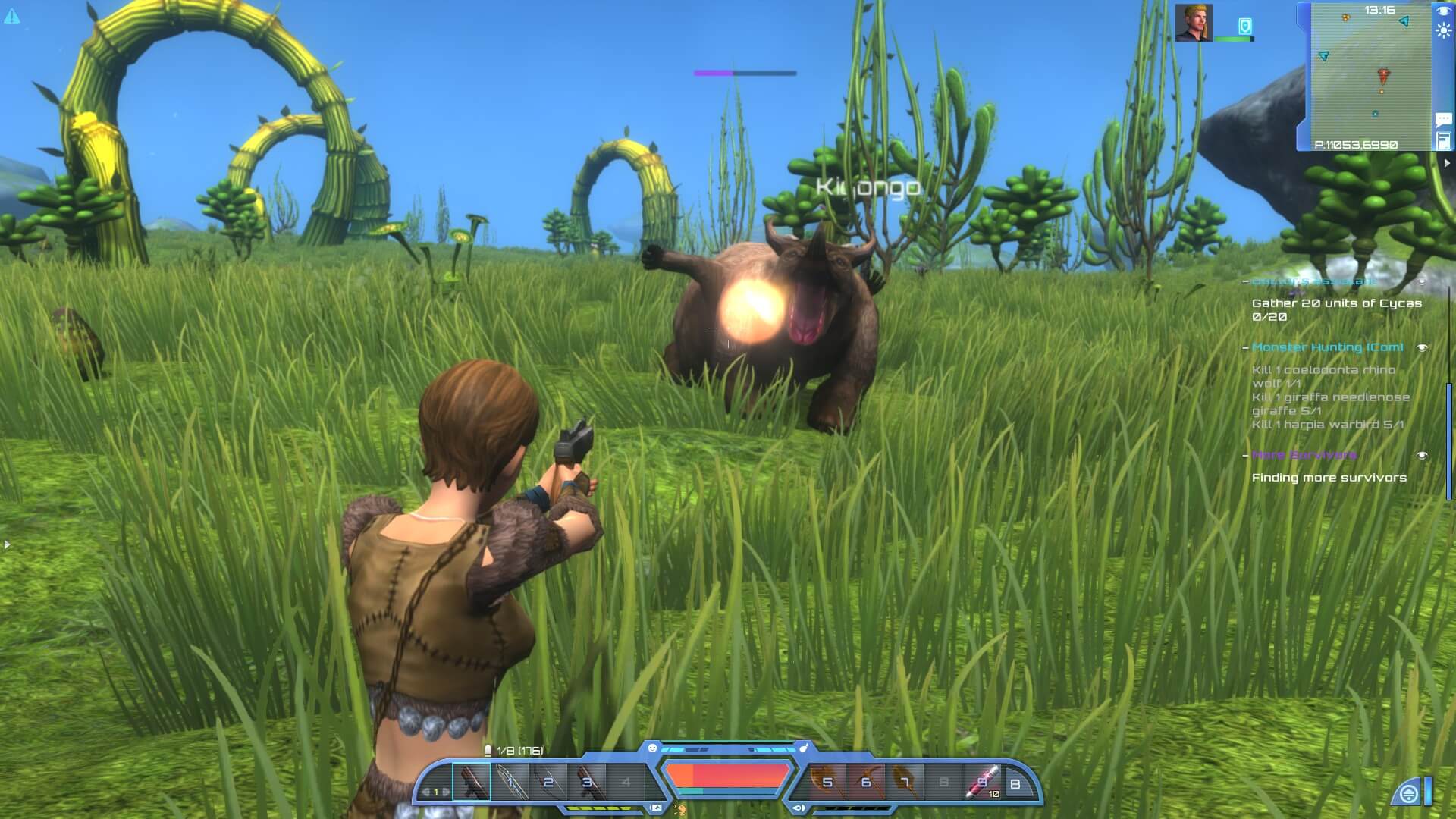1456x819 pixels.
Task: Select the rifle in hotbar slot 3
Action: coord(587,781)
